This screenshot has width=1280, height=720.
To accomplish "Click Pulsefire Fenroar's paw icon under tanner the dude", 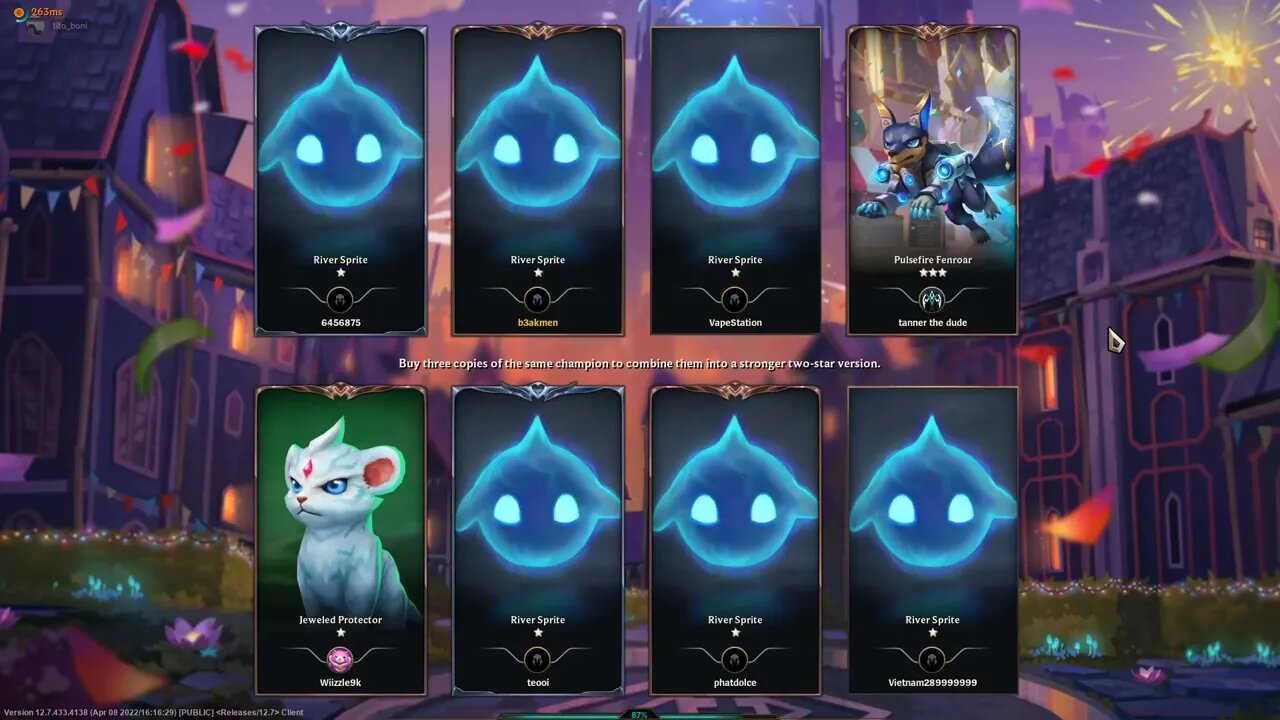I will [x=932, y=297].
